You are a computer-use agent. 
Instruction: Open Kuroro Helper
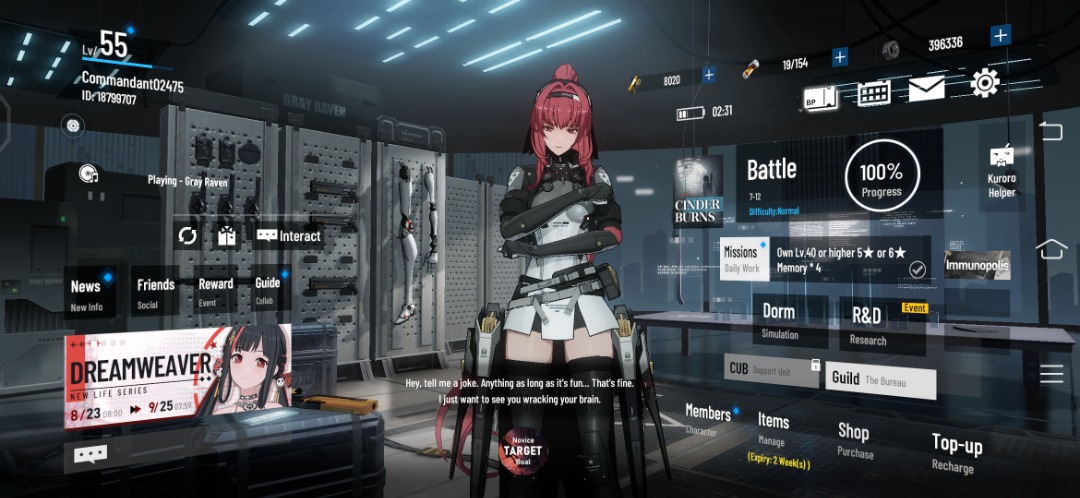click(x=1001, y=170)
